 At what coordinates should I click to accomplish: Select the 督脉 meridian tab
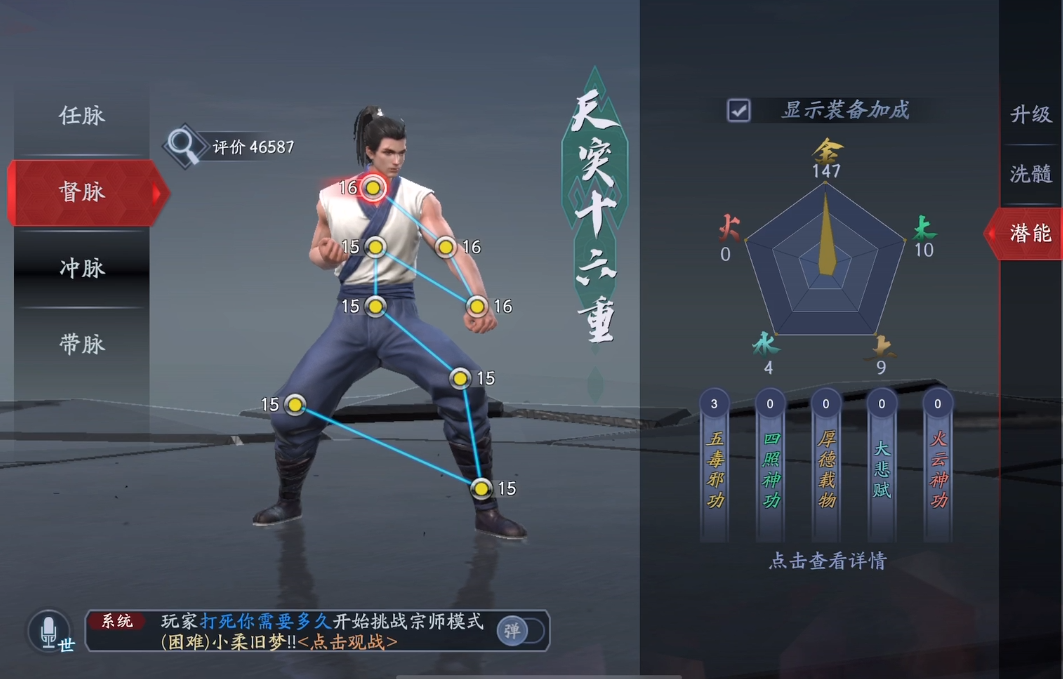[x=82, y=191]
